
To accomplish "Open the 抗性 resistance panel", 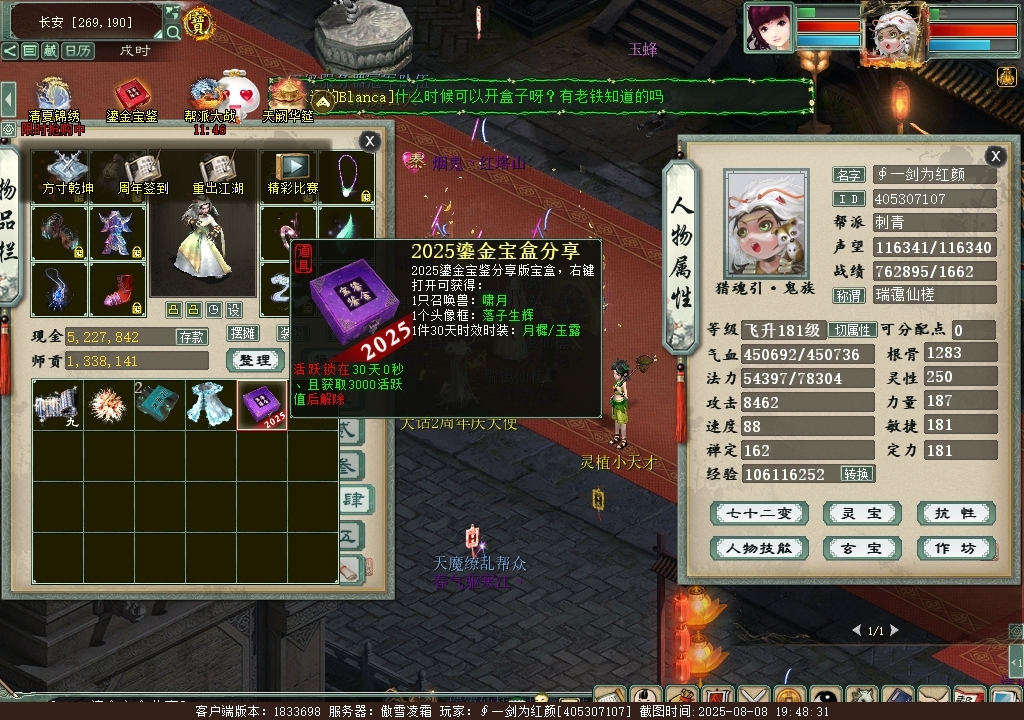I will click(x=955, y=514).
